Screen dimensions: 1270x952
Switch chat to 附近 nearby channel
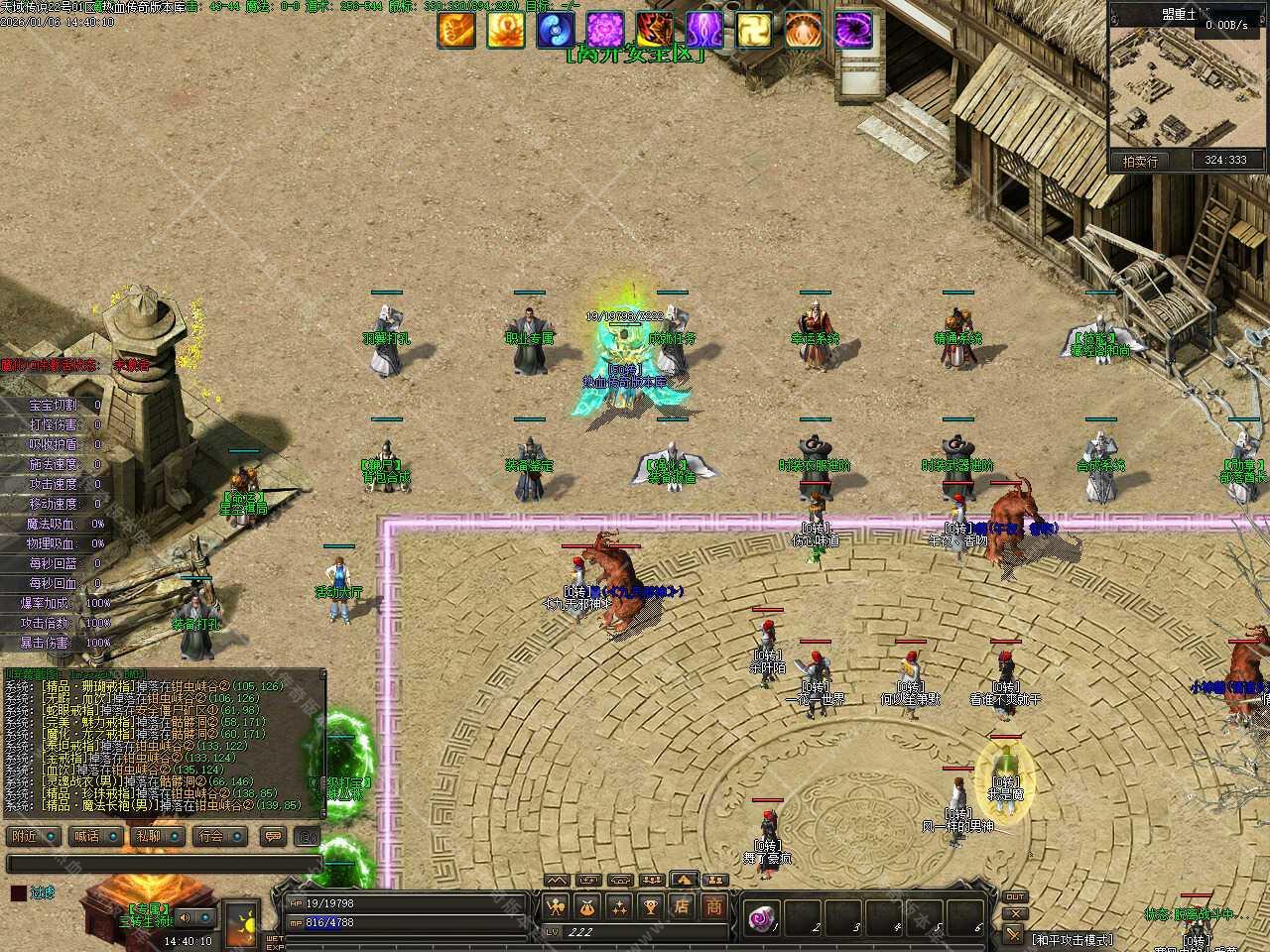pyautogui.click(x=33, y=836)
